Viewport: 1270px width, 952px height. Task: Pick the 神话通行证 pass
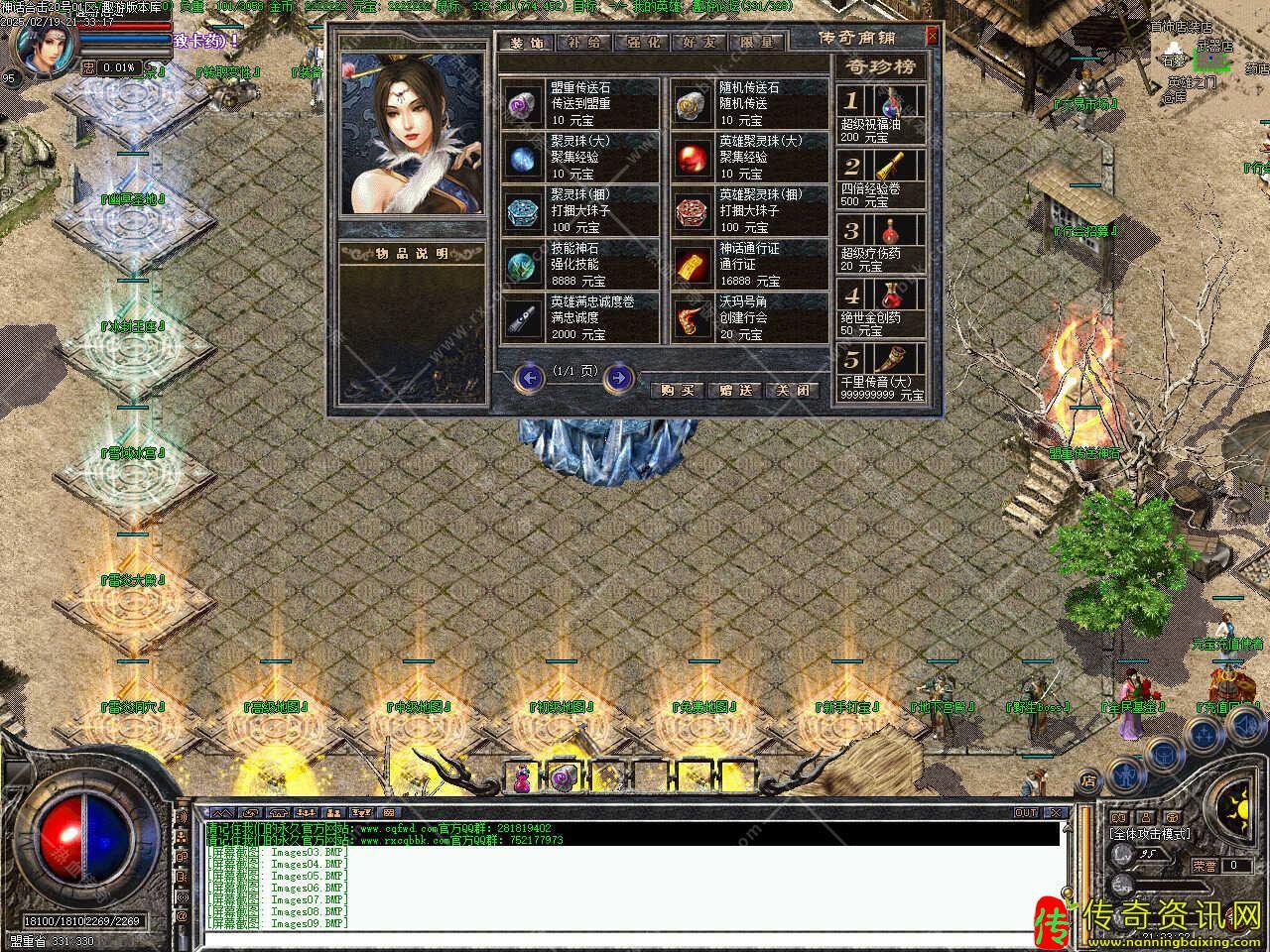(x=690, y=265)
